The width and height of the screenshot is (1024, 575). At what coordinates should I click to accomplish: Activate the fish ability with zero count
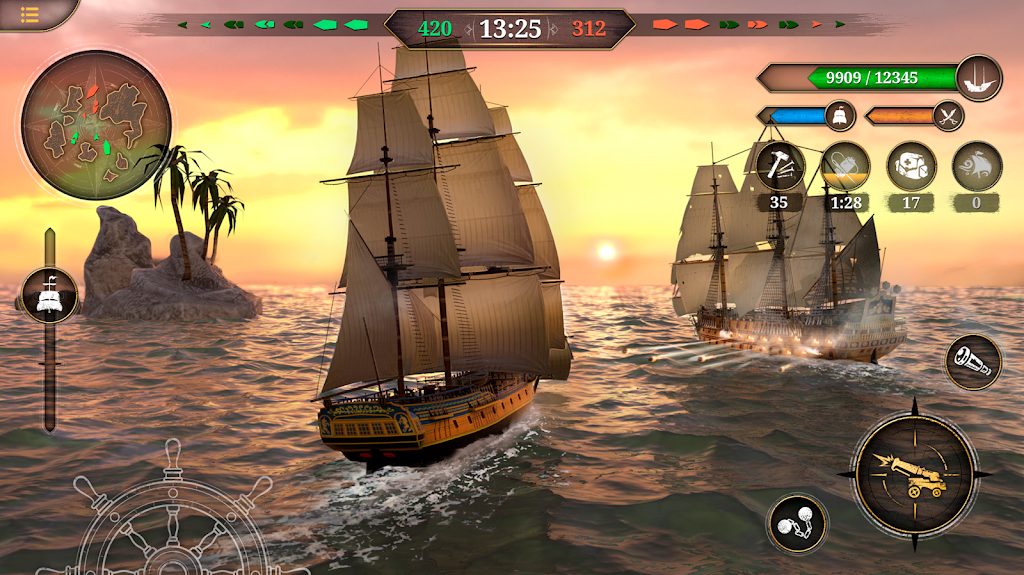[976, 166]
